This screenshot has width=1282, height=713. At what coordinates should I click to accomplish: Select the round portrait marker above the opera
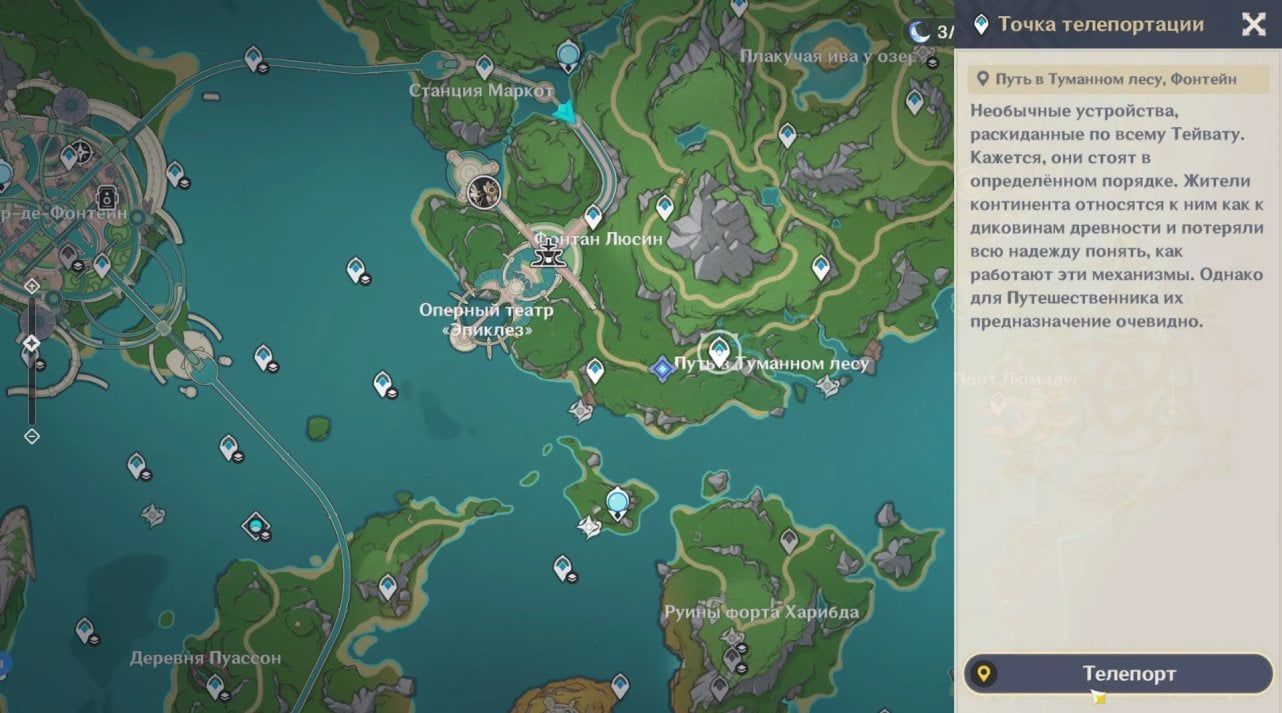(x=485, y=190)
